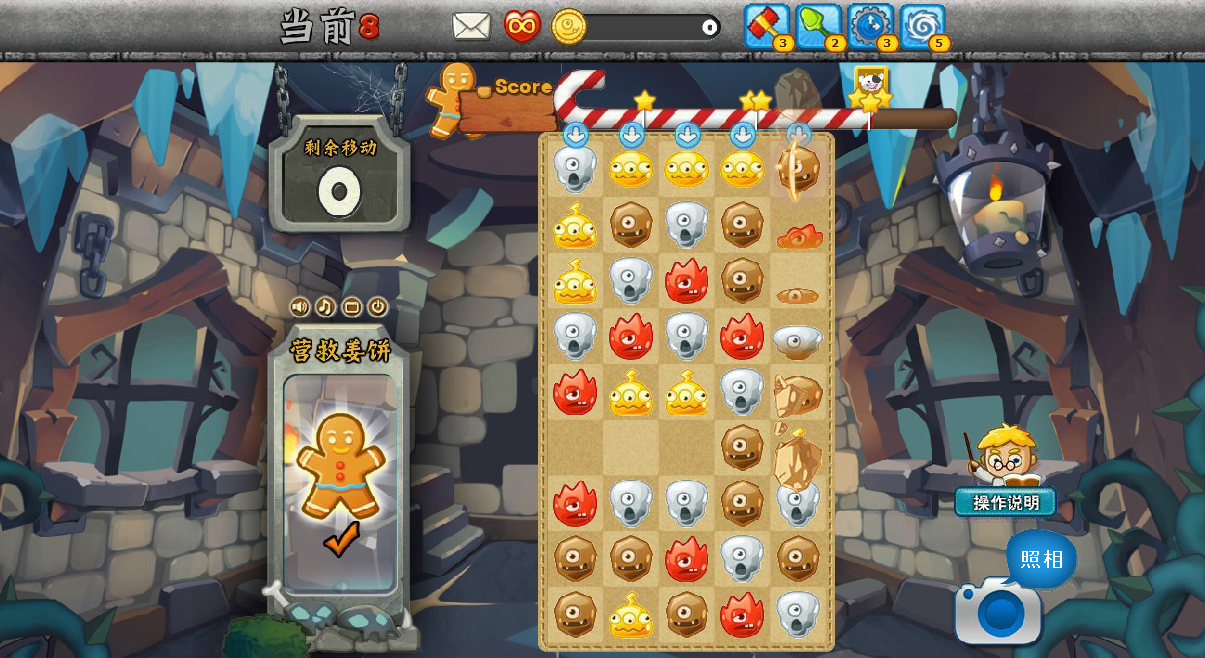Take a photo with the camera button
Screen dimensions: 1205x658
(x=998, y=611)
